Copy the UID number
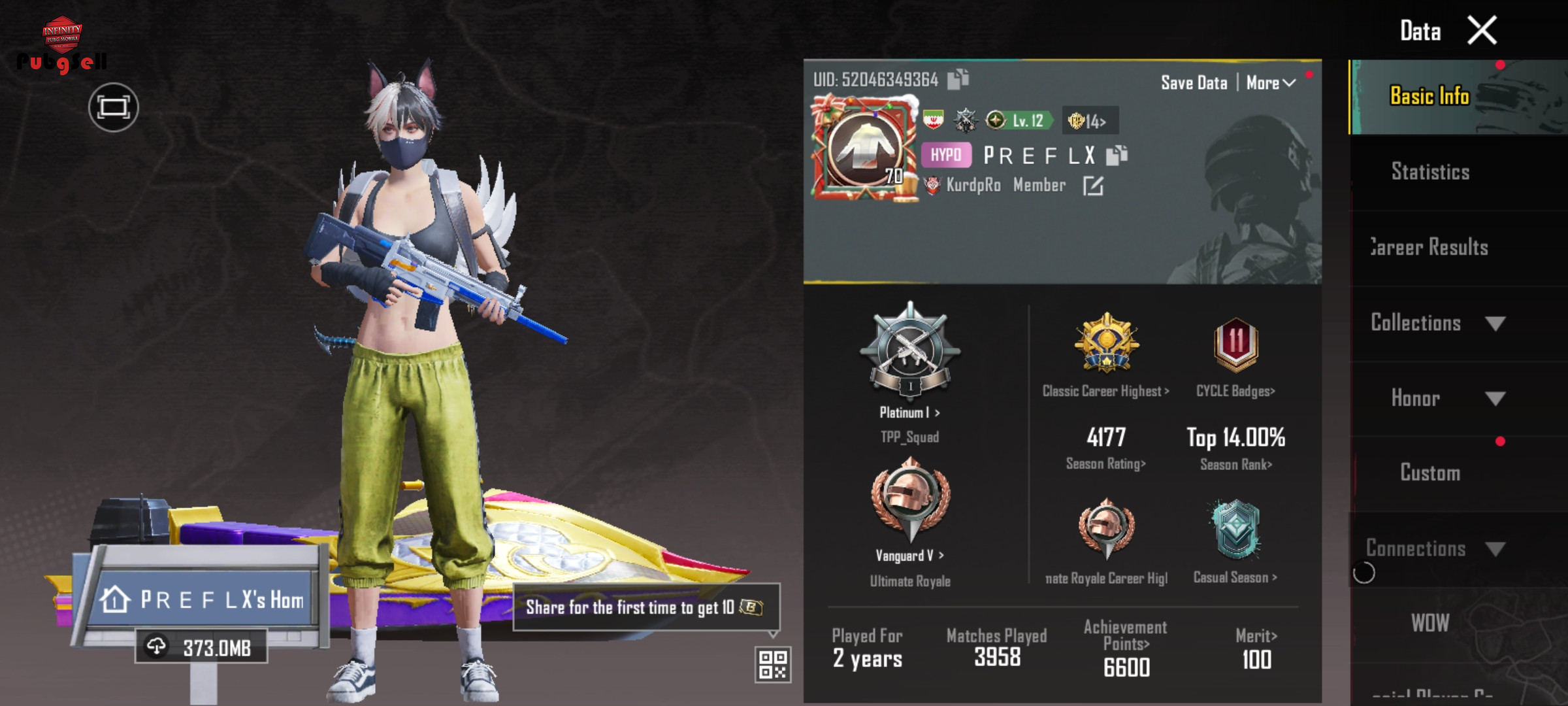This screenshot has height=706, width=1568. pyautogui.click(x=958, y=79)
